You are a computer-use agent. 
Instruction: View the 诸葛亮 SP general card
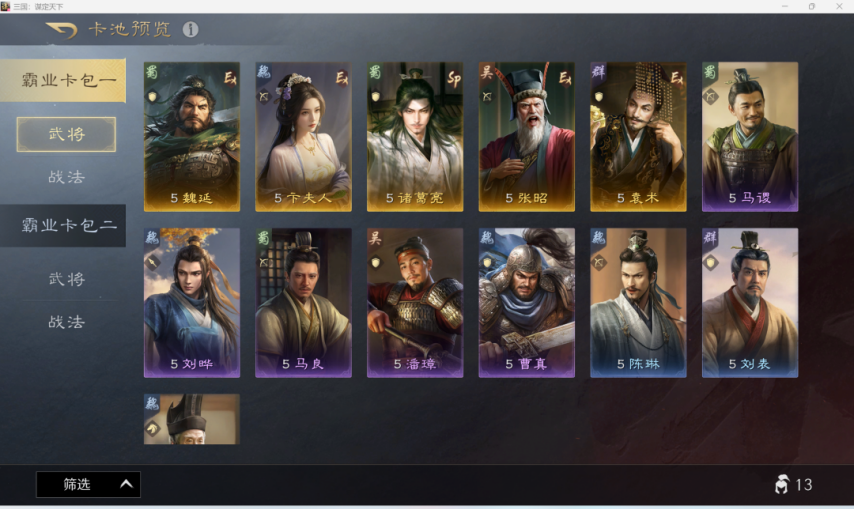click(x=415, y=136)
